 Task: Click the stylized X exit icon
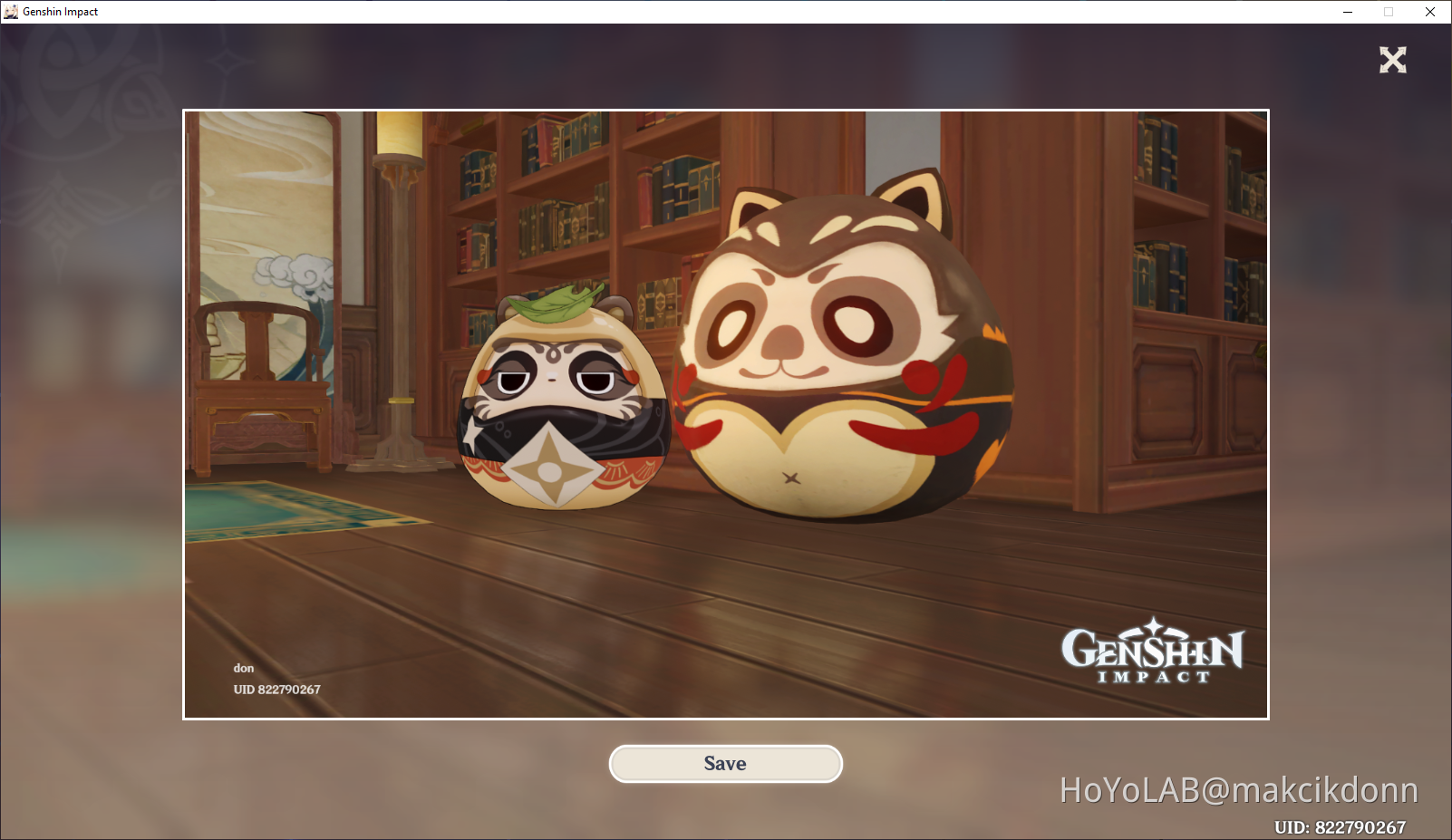tap(1392, 61)
